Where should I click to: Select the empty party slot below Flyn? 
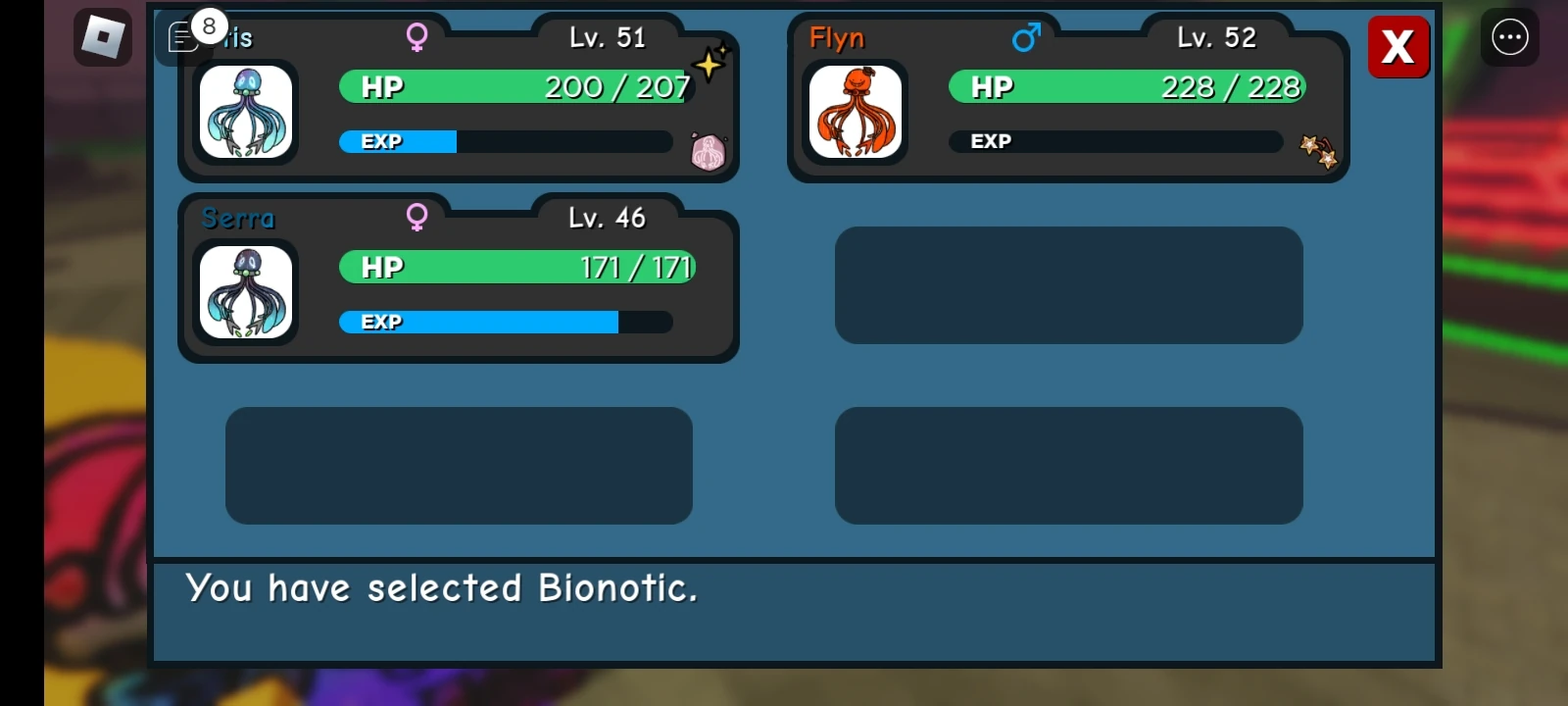pyautogui.click(x=1068, y=285)
